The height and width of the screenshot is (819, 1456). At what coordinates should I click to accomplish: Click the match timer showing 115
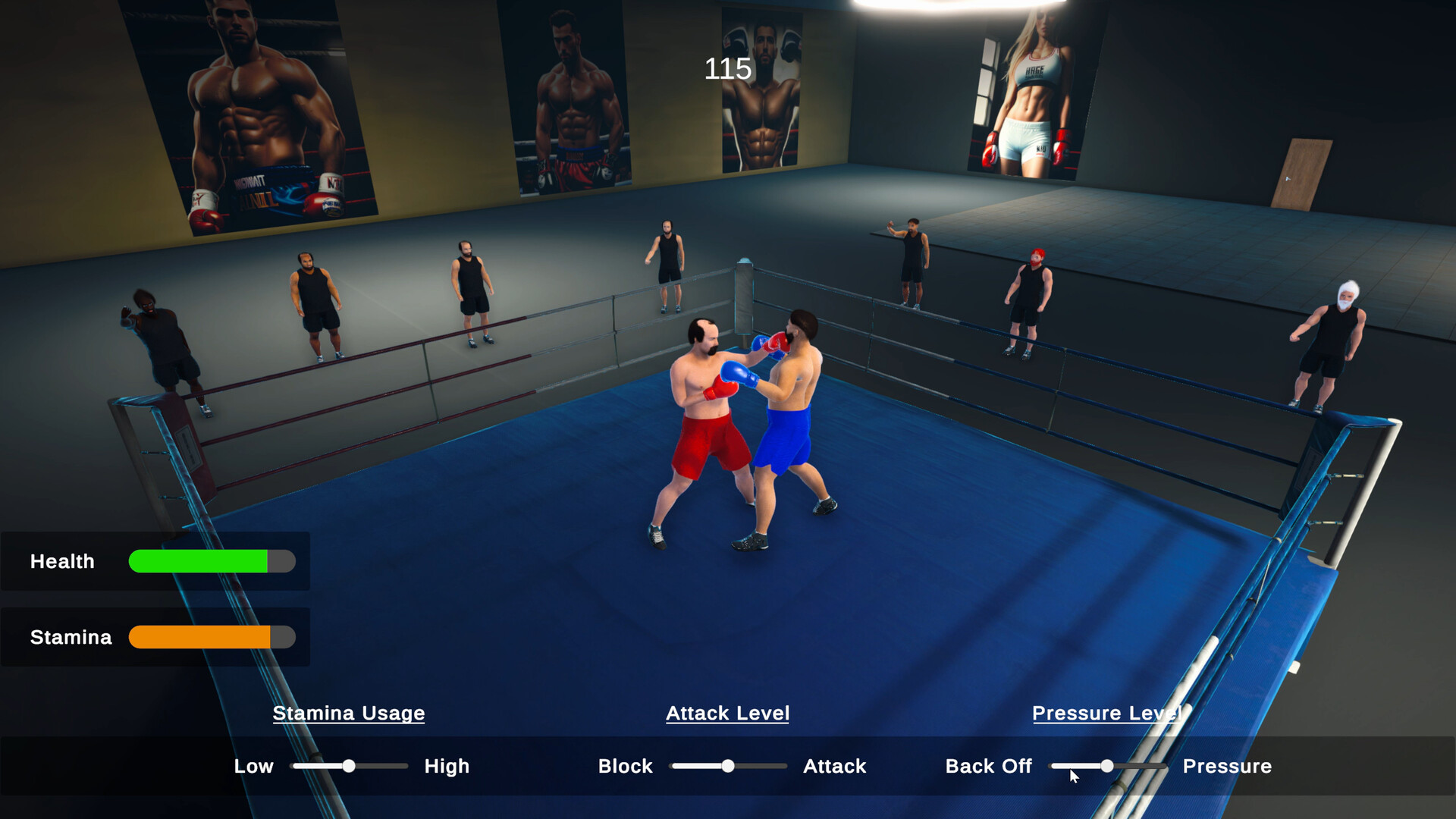click(x=726, y=70)
